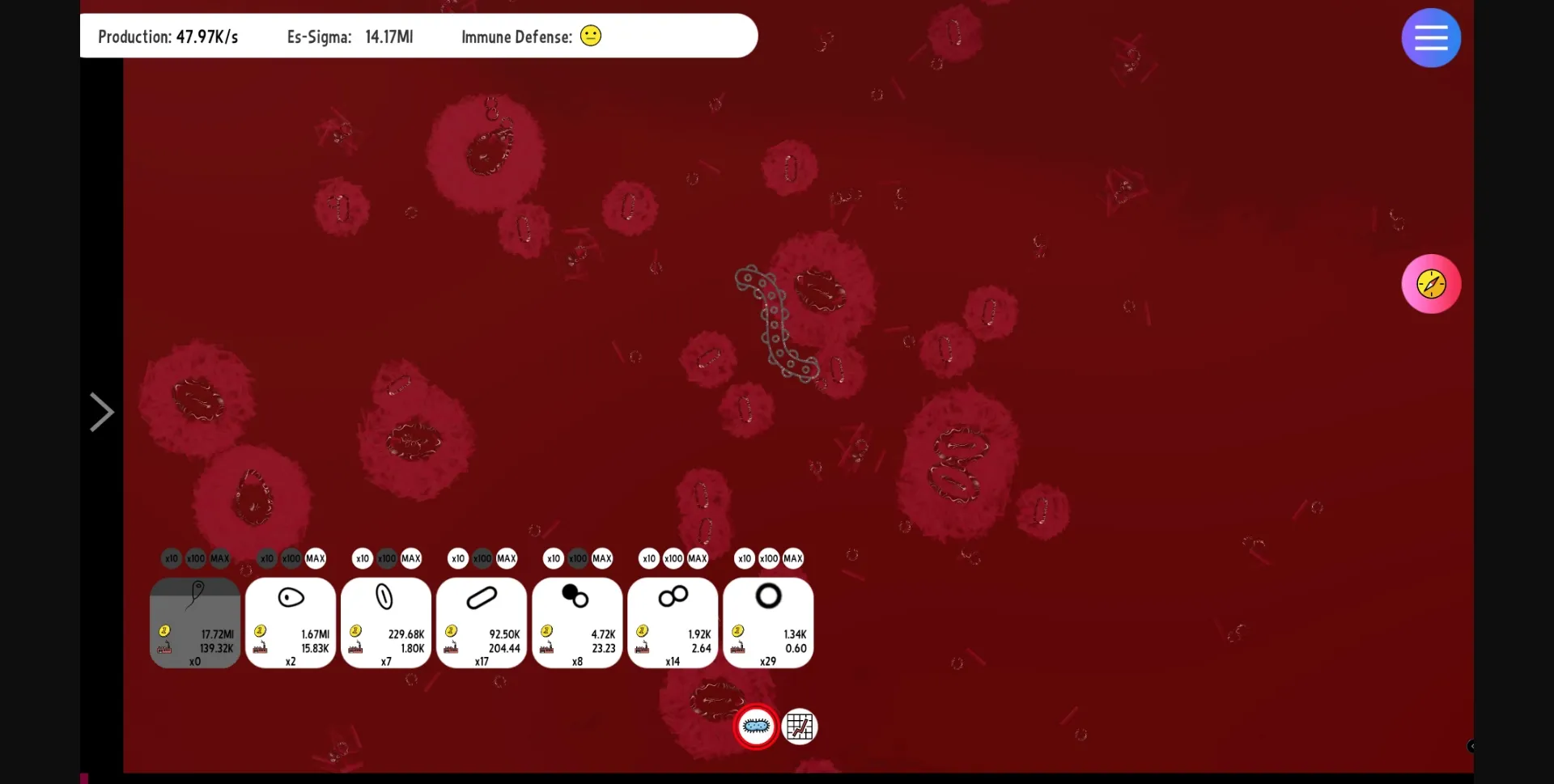Screen dimensions: 1554x784
Task: Expand the left side panel arrow
Action: pyautogui.click(x=100, y=411)
